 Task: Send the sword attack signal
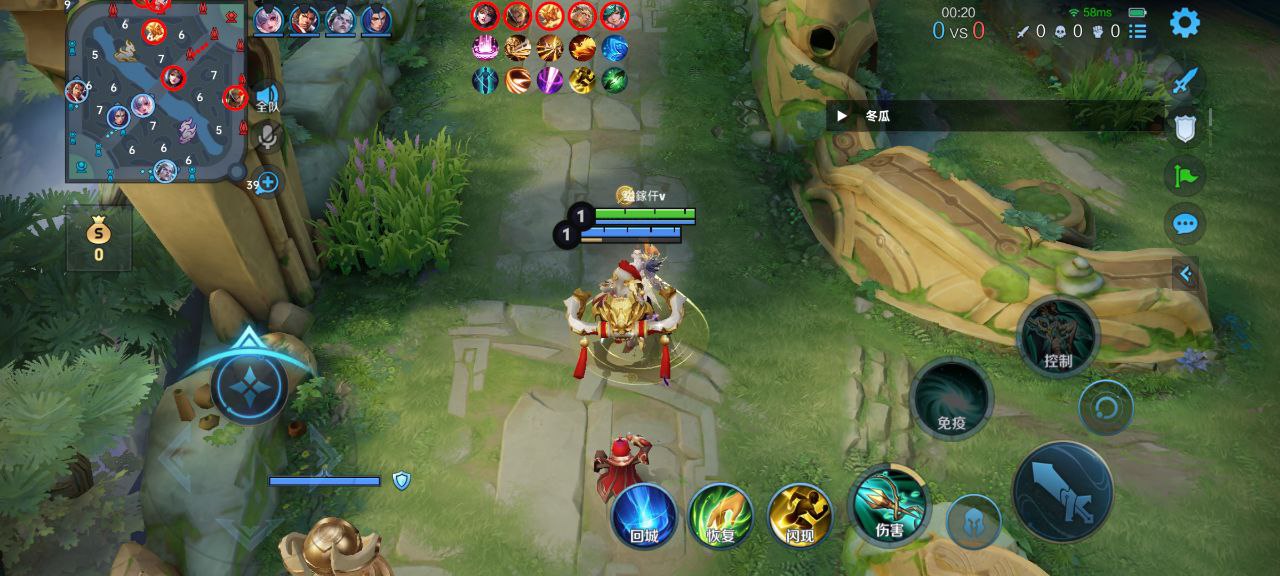[x=1185, y=81]
